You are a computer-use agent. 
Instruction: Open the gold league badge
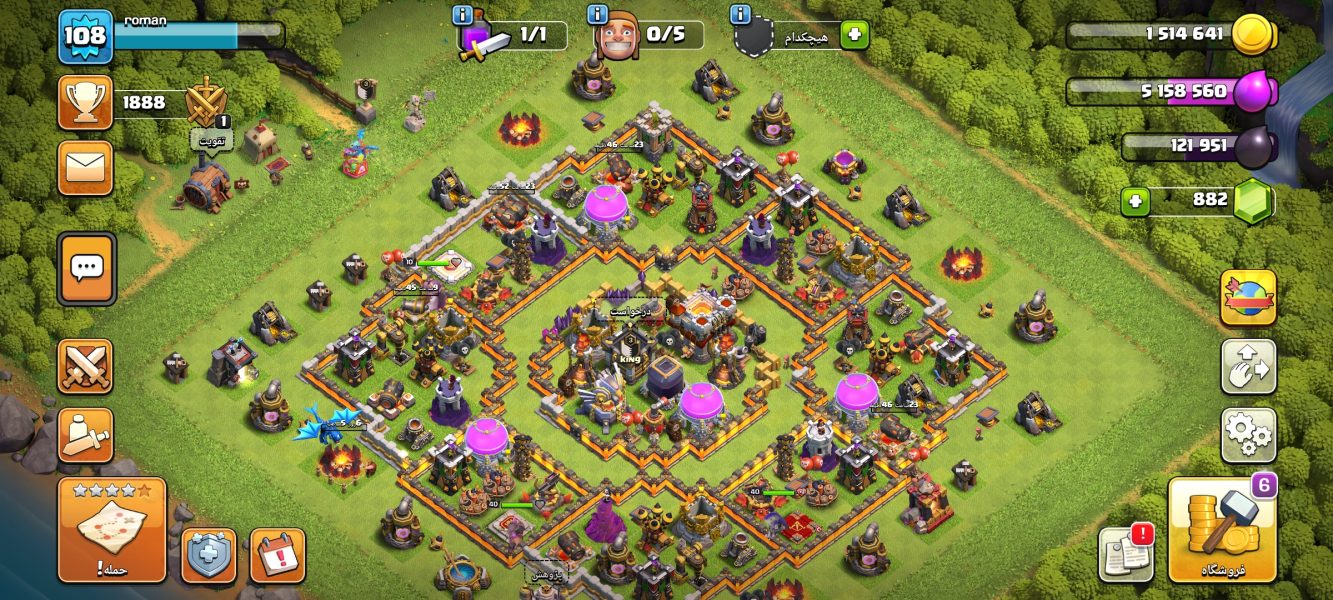tap(207, 100)
